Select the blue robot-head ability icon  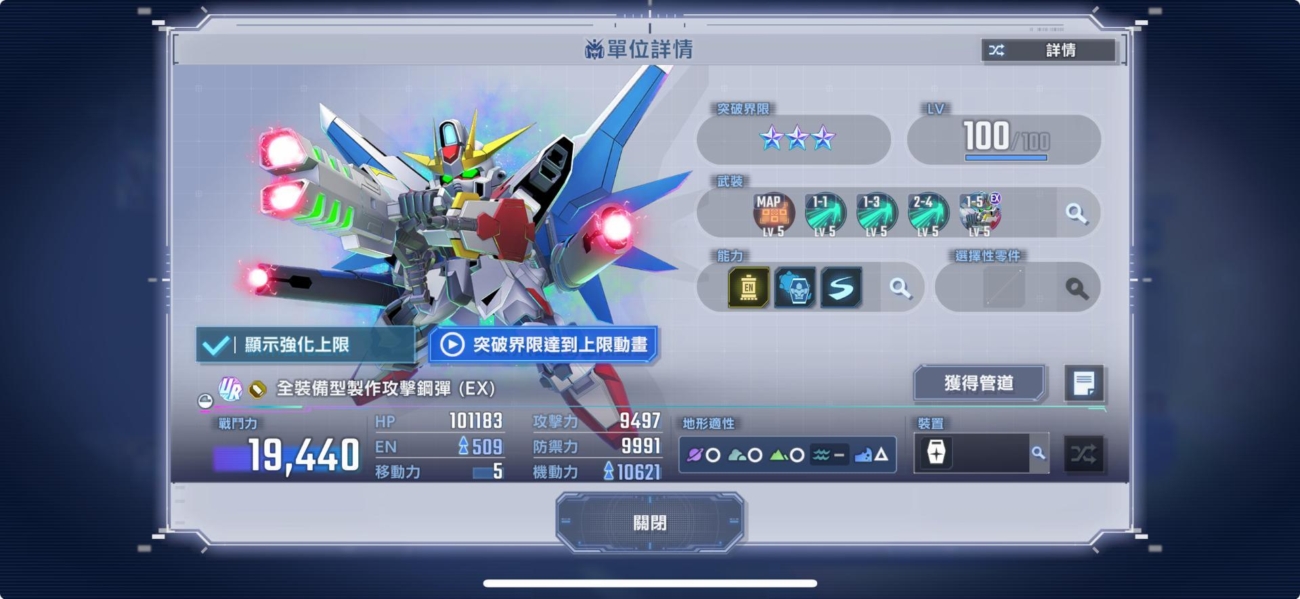point(795,288)
